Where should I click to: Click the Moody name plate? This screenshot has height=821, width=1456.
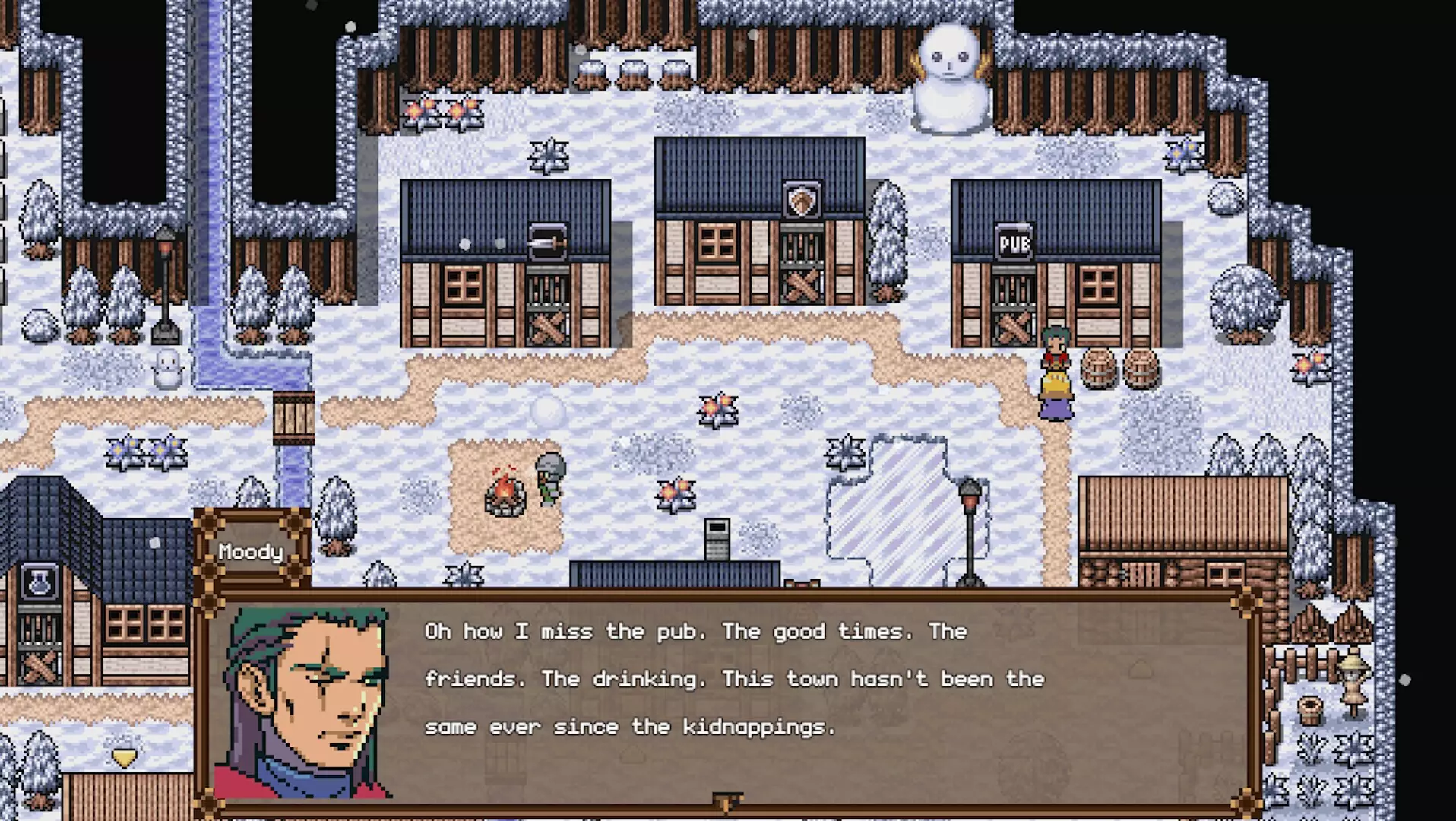click(x=250, y=550)
